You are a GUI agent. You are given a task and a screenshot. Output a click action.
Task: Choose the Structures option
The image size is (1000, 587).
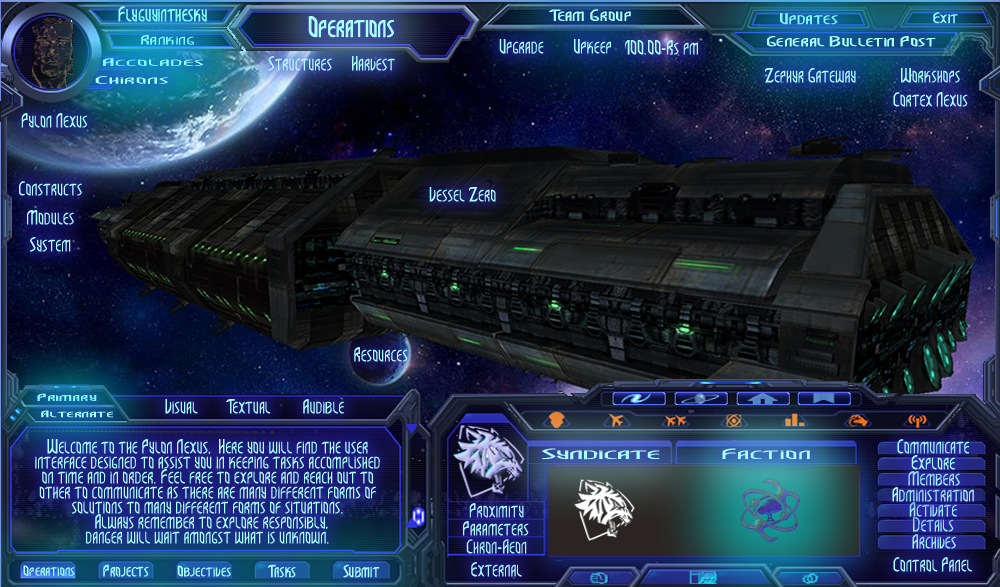click(x=300, y=64)
